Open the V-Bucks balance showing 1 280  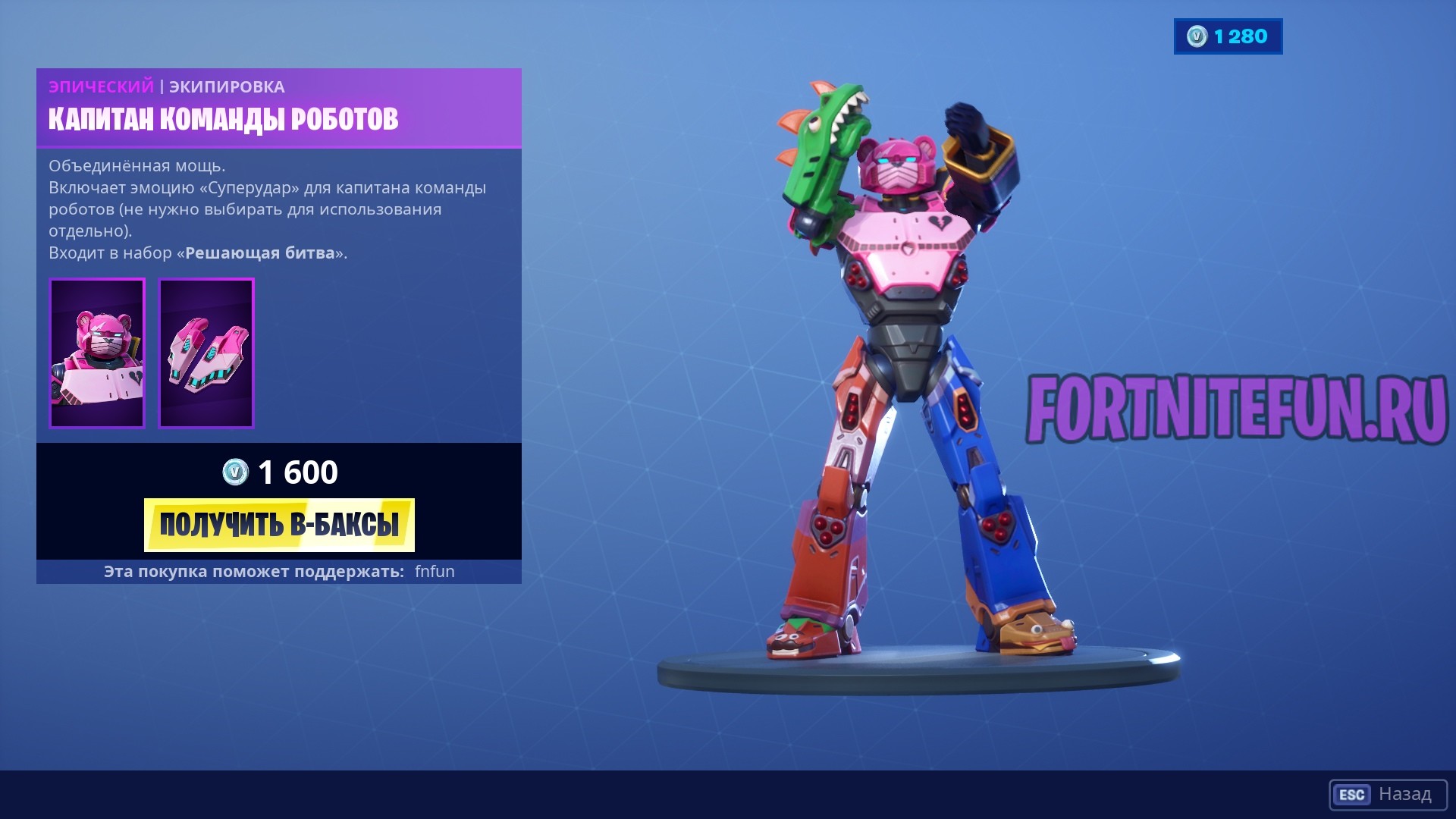point(1228,36)
